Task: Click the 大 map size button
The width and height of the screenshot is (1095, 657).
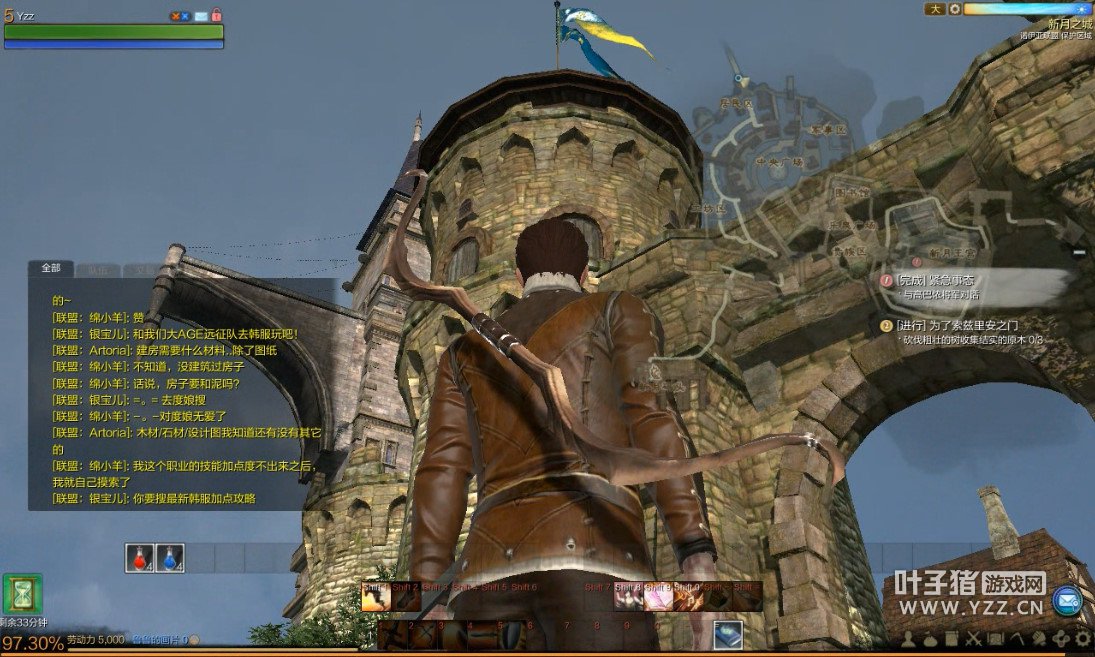Action: [x=935, y=9]
